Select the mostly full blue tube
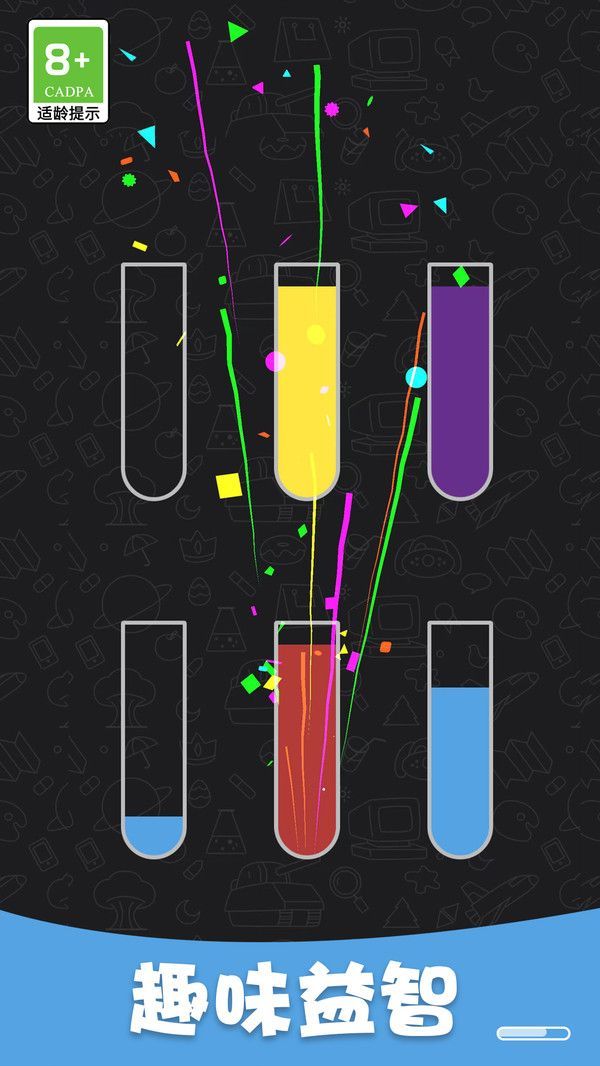600x1066 pixels. pyautogui.click(x=460, y=740)
